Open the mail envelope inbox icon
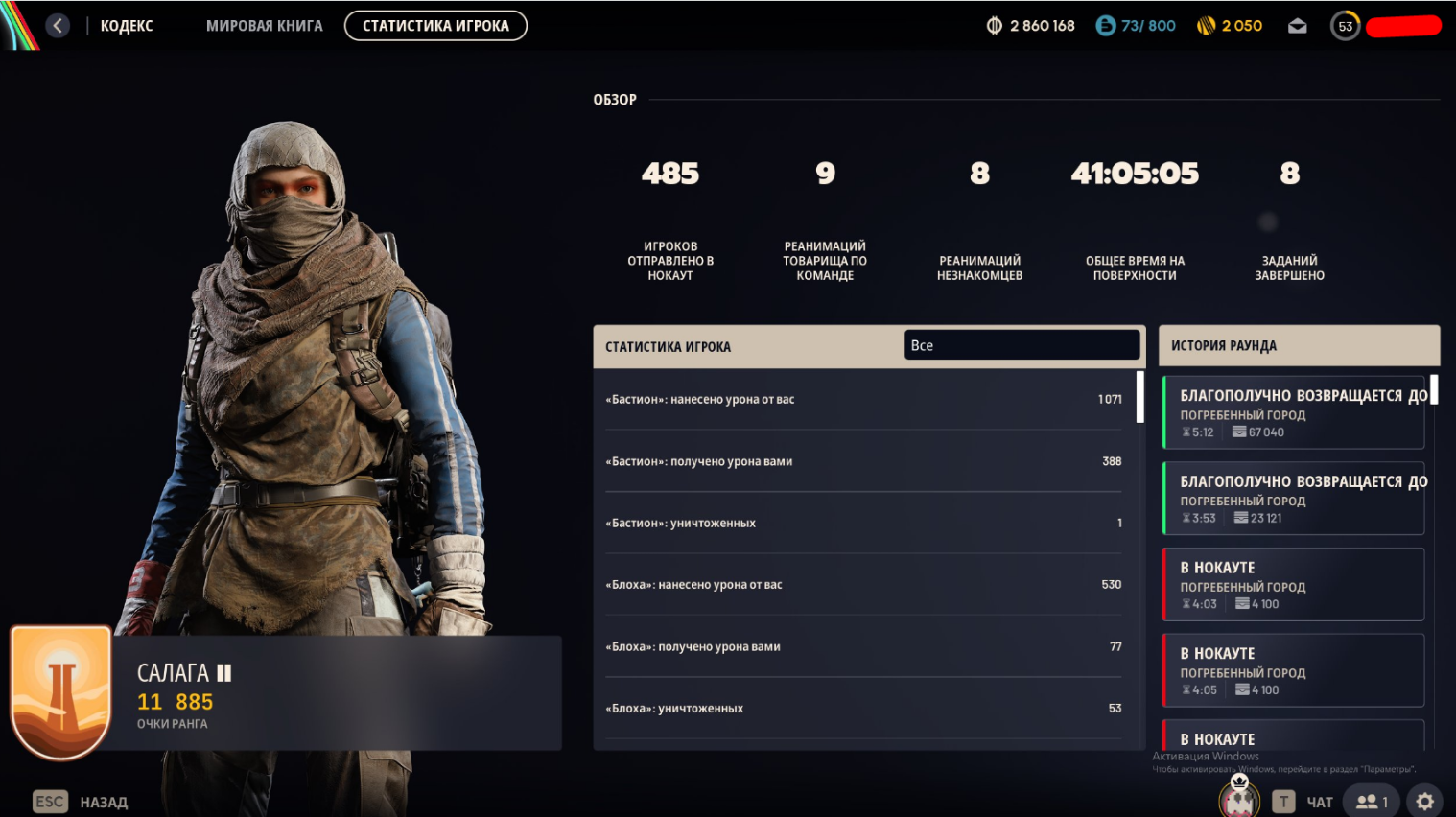 [x=1298, y=26]
